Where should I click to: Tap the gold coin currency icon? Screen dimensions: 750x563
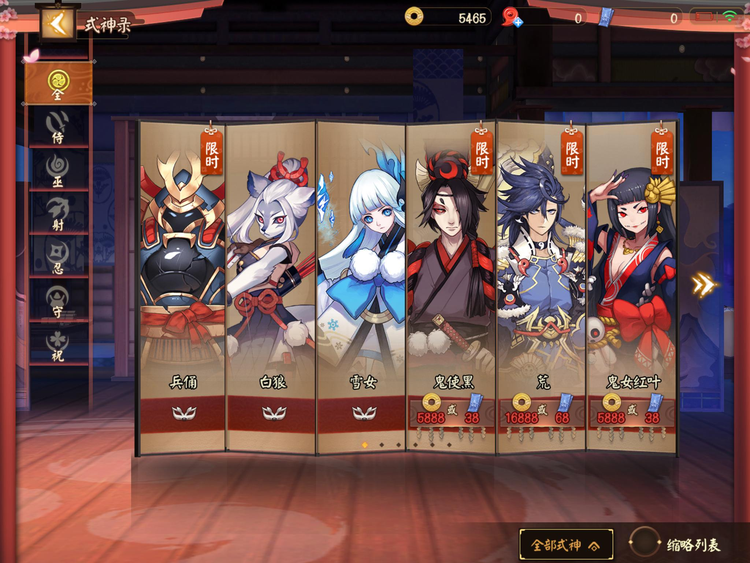tap(414, 16)
